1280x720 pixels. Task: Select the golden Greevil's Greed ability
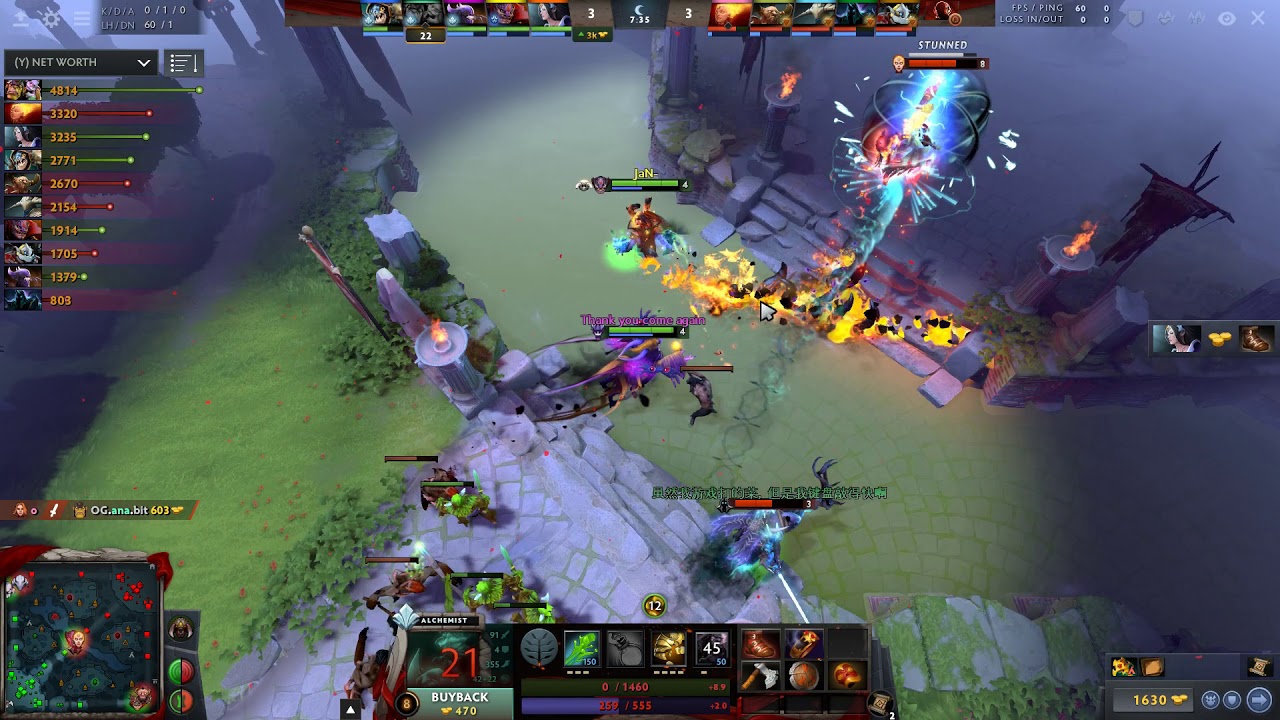(669, 649)
